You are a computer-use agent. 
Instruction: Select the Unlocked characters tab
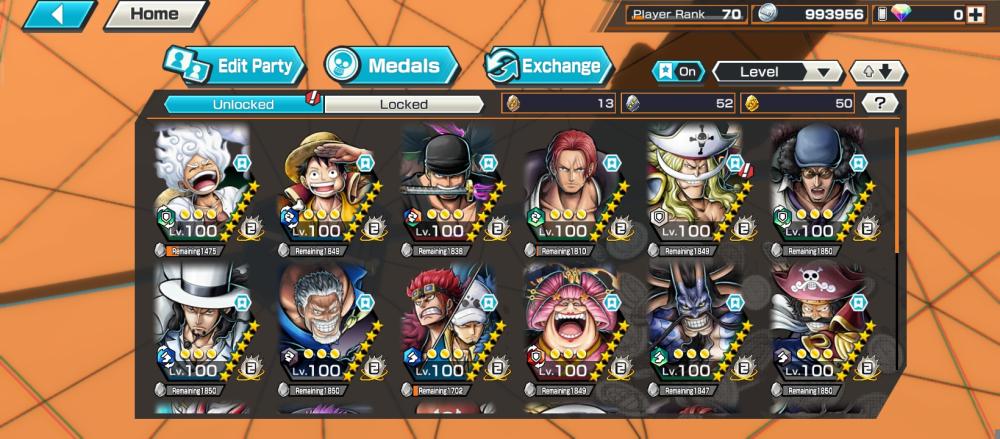(243, 104)
